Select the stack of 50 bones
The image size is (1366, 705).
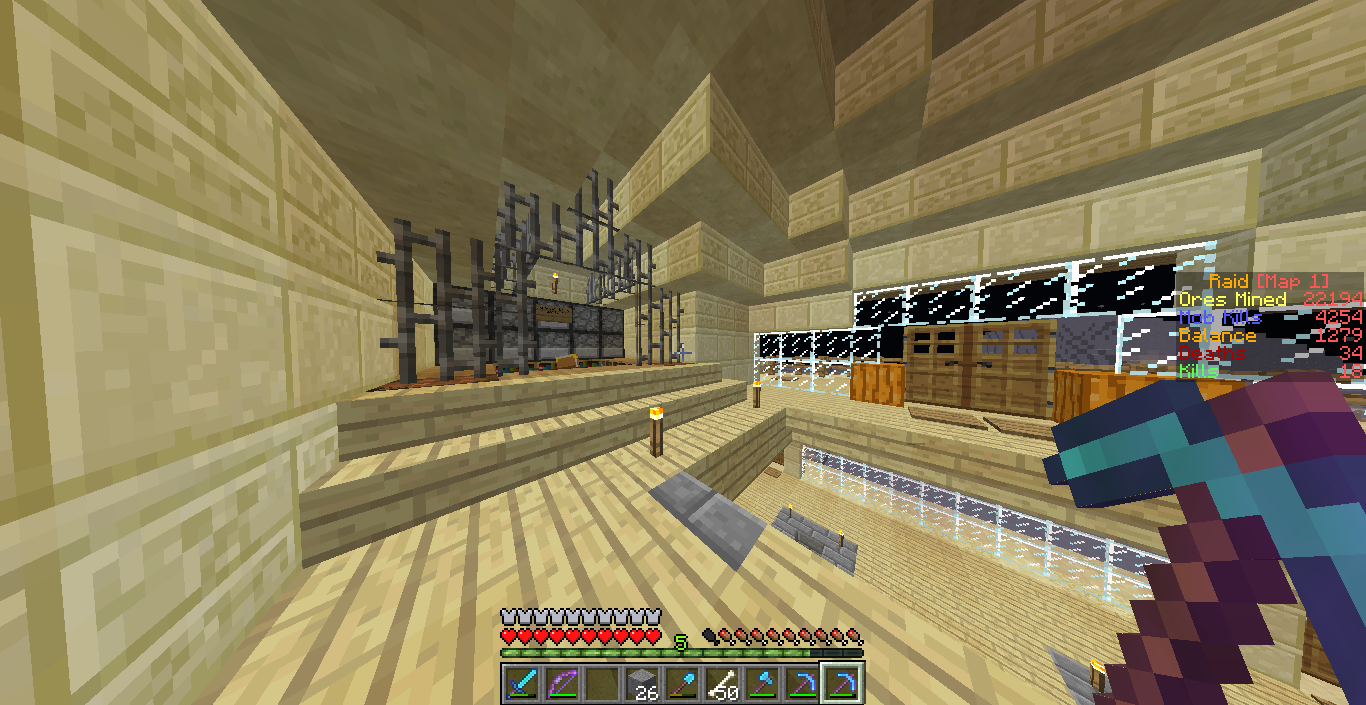click(721, 684)
